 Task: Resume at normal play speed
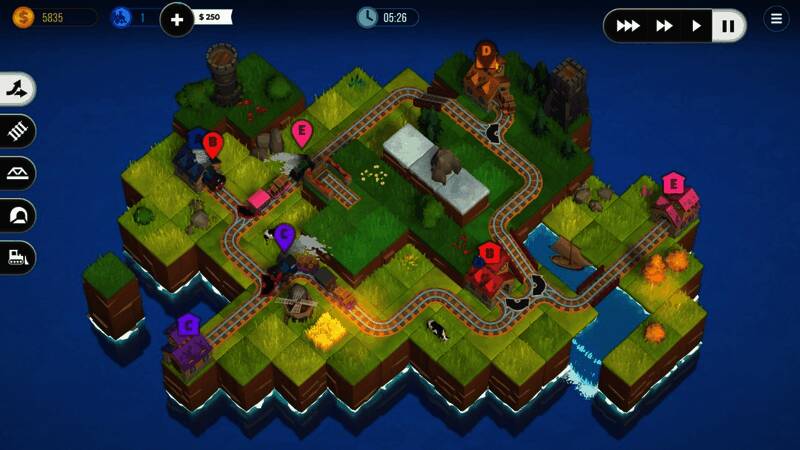697,26
